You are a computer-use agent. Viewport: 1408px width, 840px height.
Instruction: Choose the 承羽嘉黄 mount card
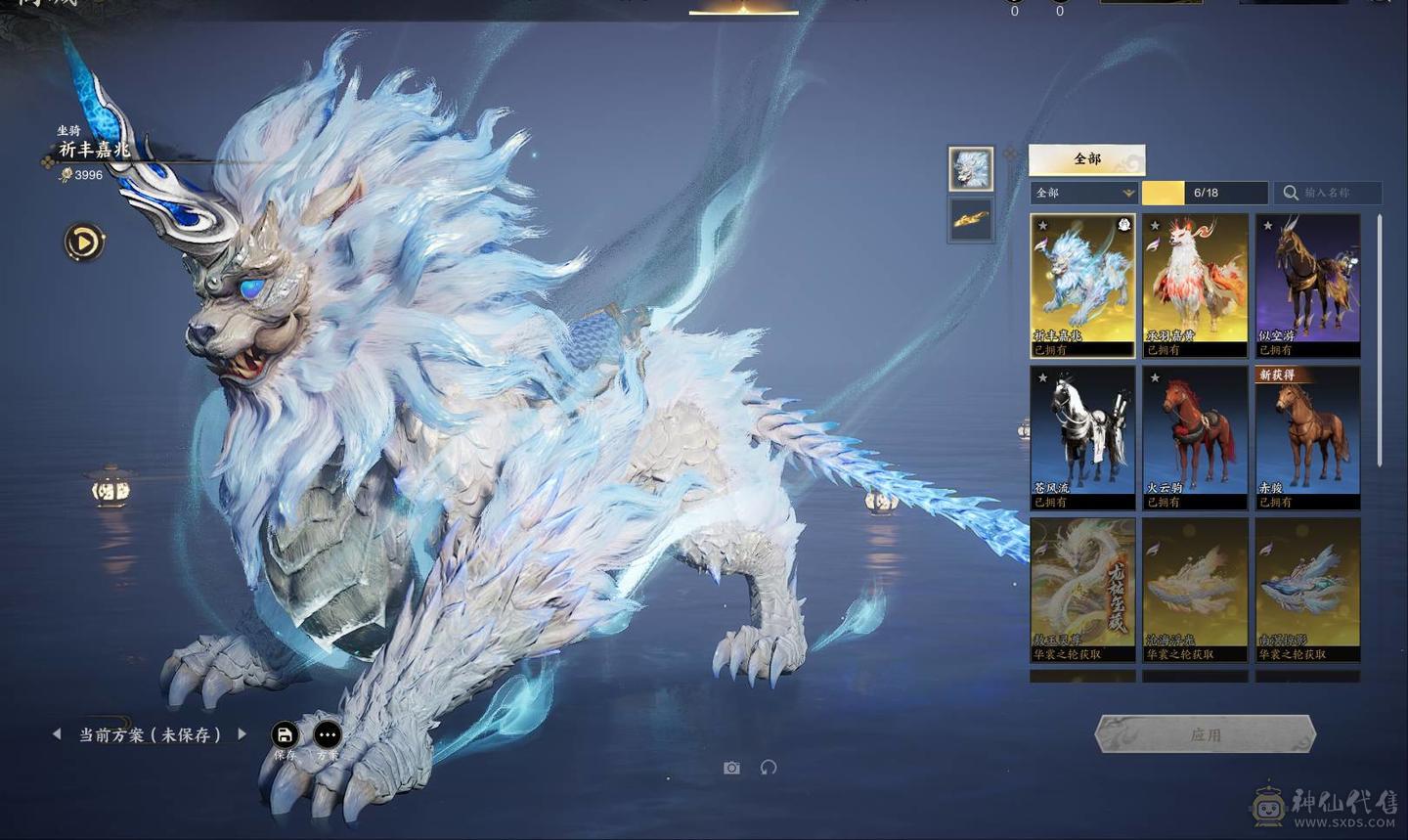pos(1195,285)
